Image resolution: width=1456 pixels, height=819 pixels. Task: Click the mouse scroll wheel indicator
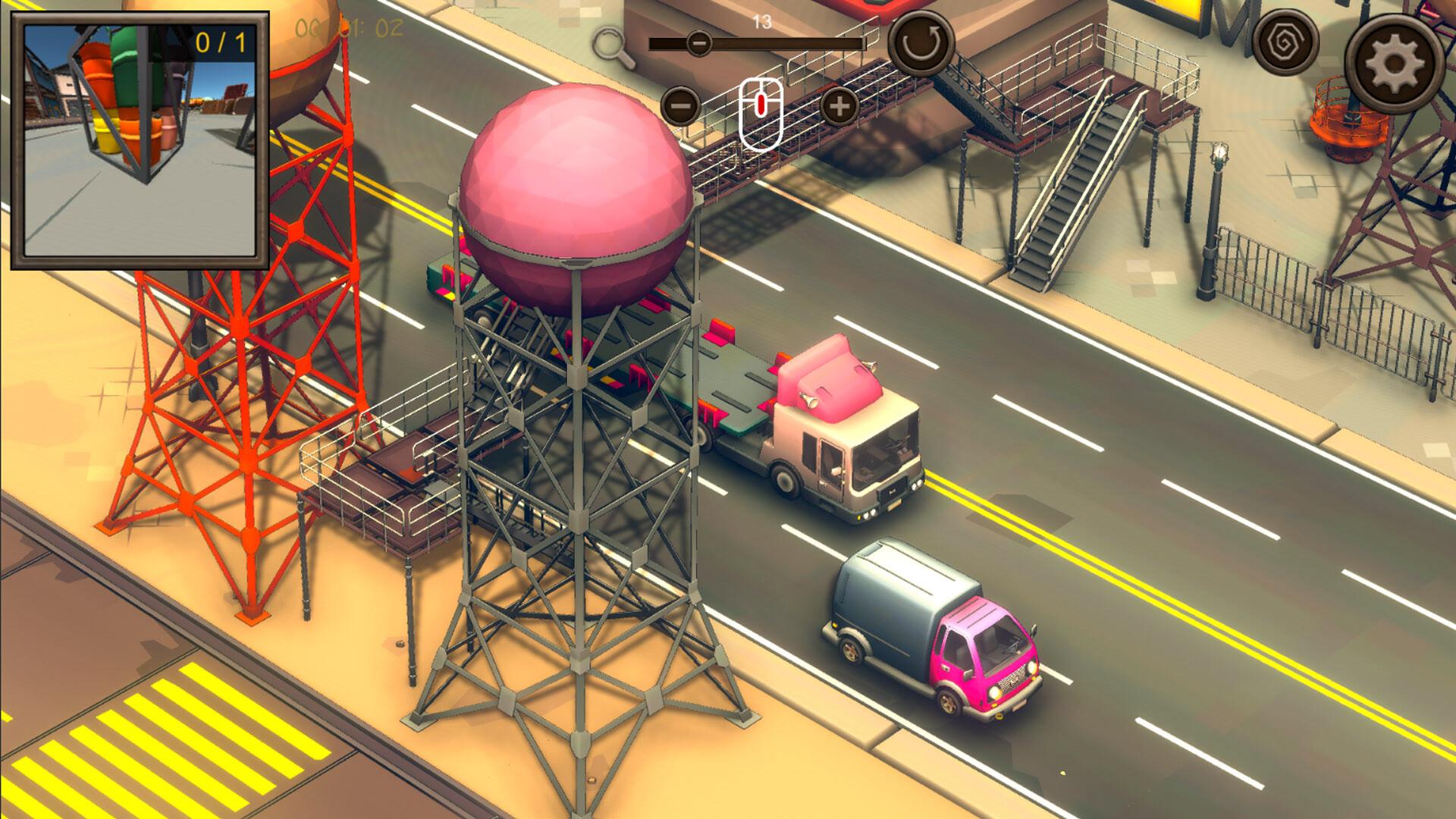[x=761, y=111]
